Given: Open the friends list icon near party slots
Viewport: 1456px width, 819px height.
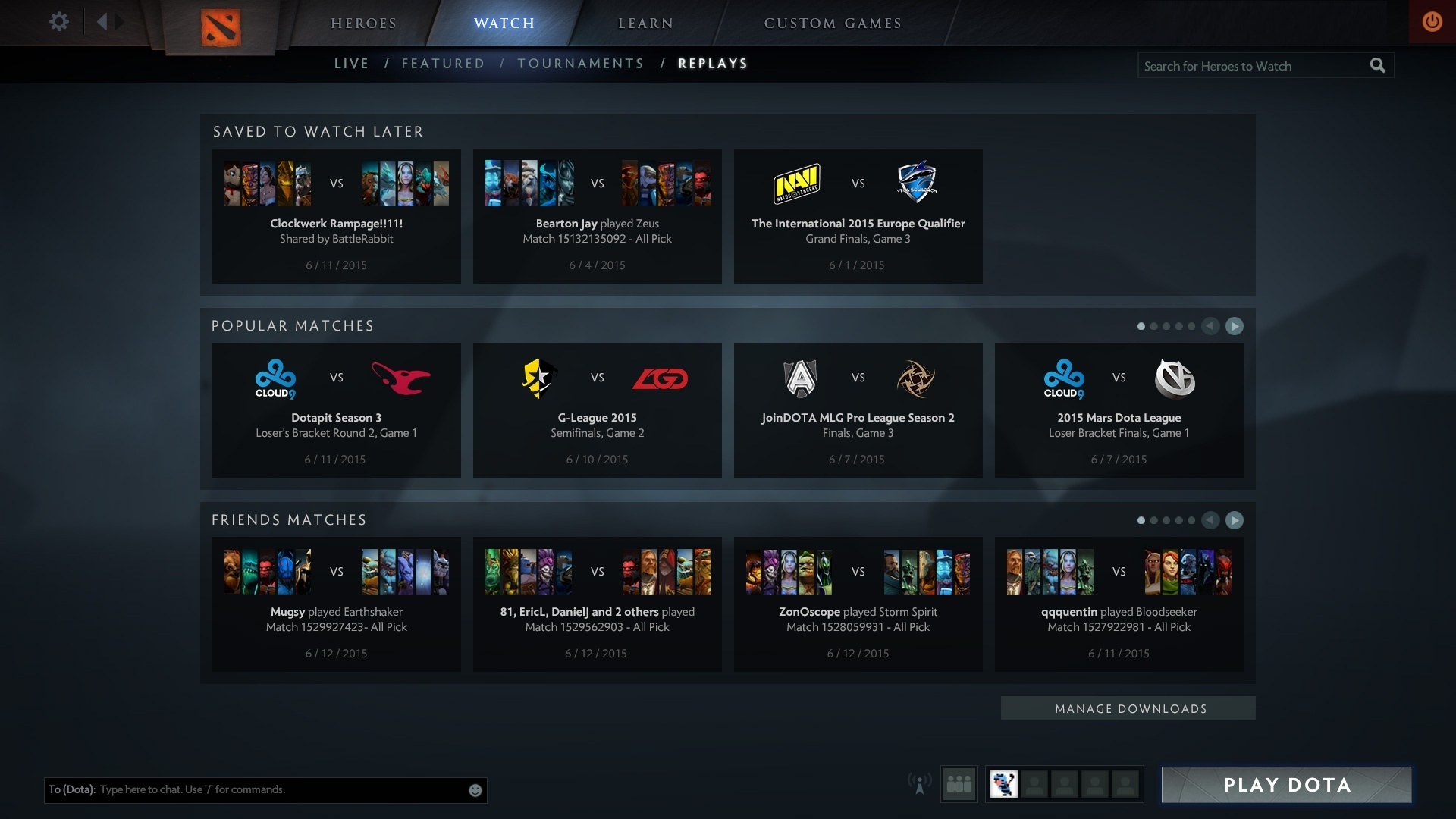Looking at the screenshot, I should coord(959,784).
